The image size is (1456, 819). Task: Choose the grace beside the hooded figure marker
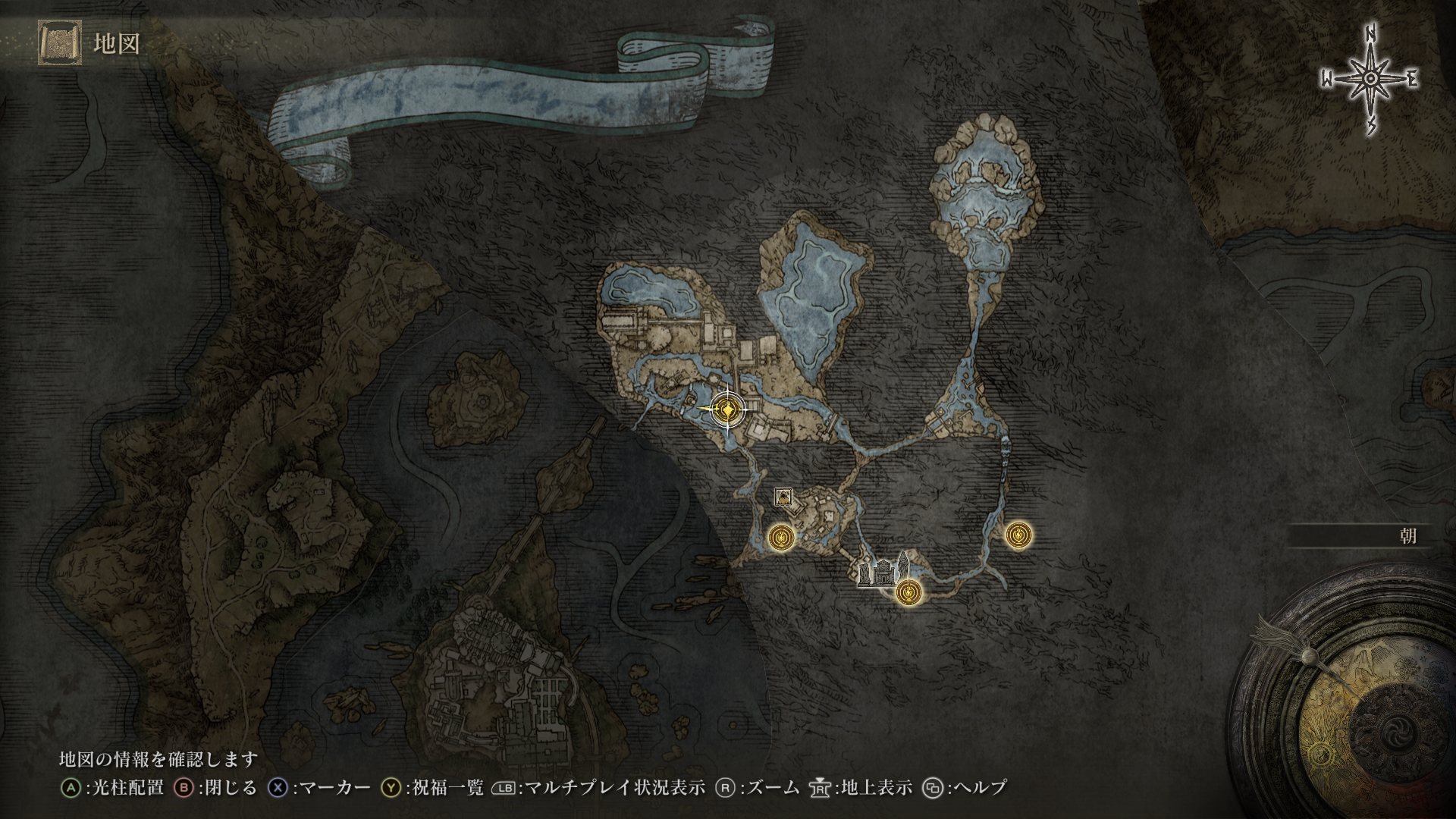(x=780, y=538)
